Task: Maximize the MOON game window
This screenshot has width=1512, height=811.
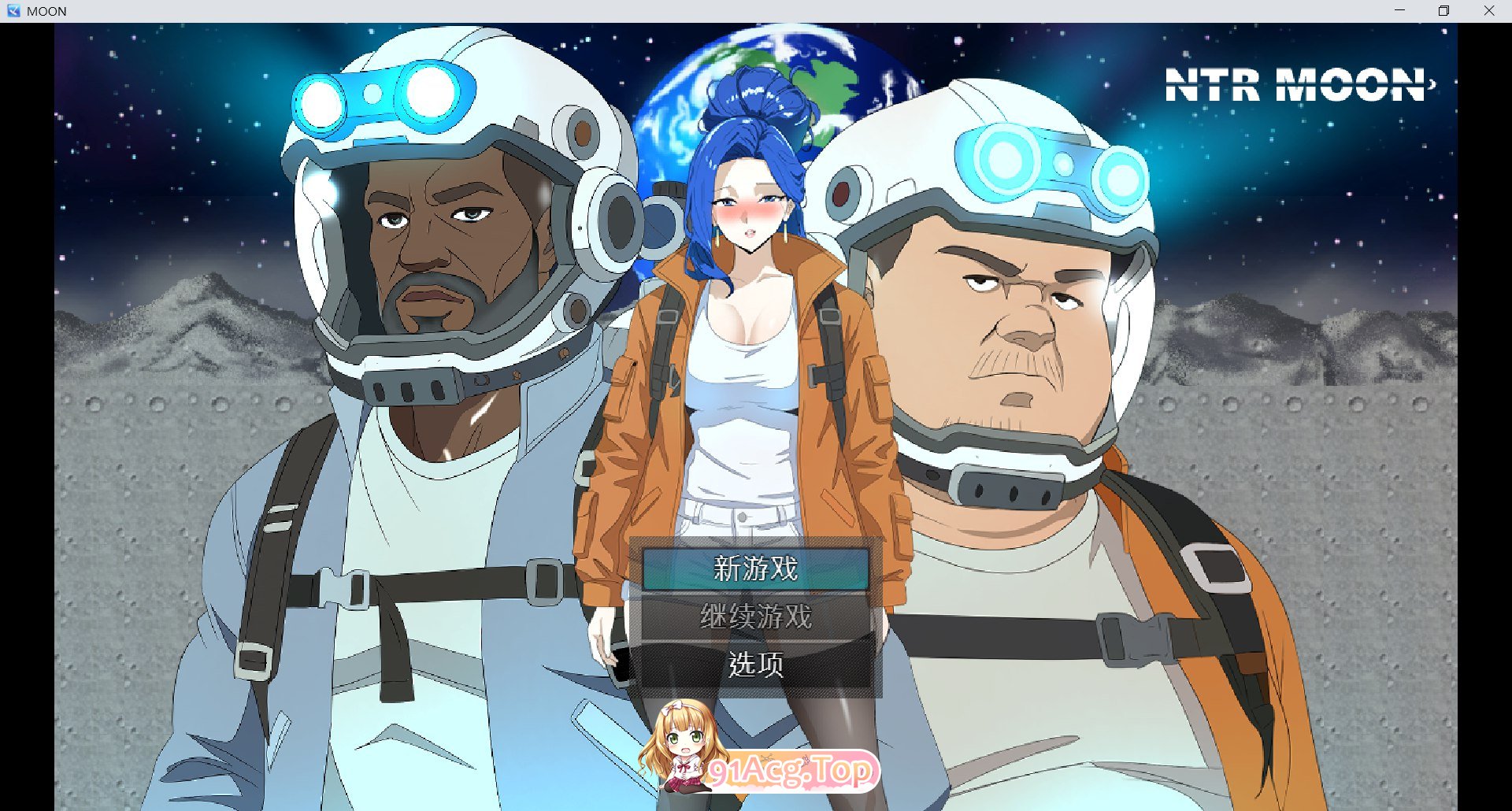Action: [1444, 11]
